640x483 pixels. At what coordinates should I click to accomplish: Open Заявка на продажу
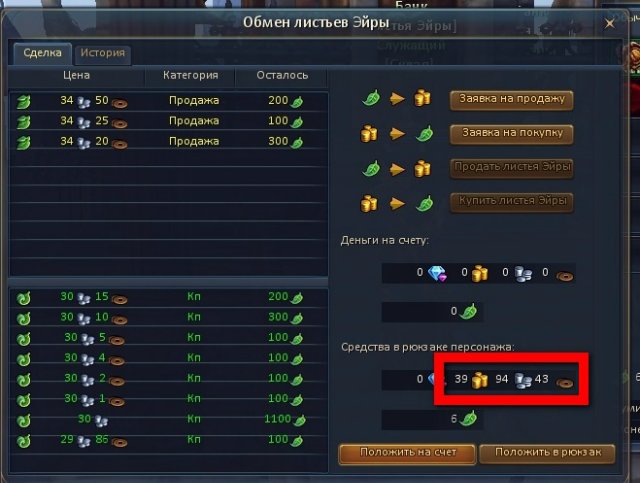pyautogui.click(x=511, y=99)
